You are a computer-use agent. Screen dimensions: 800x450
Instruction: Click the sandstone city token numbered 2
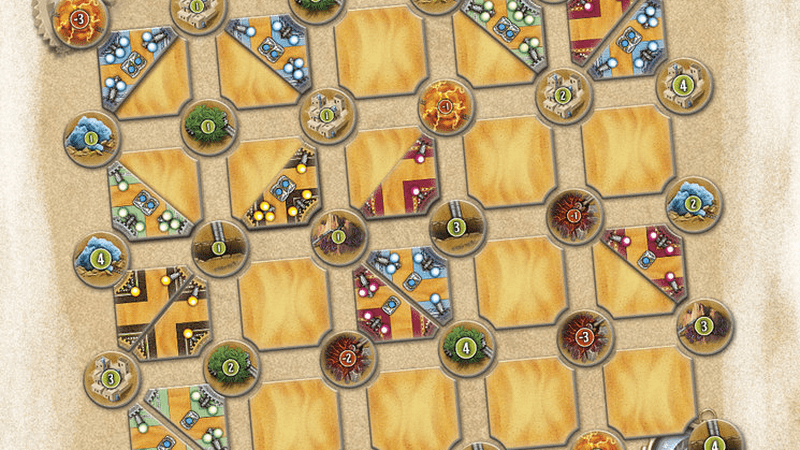click(563, 95)
